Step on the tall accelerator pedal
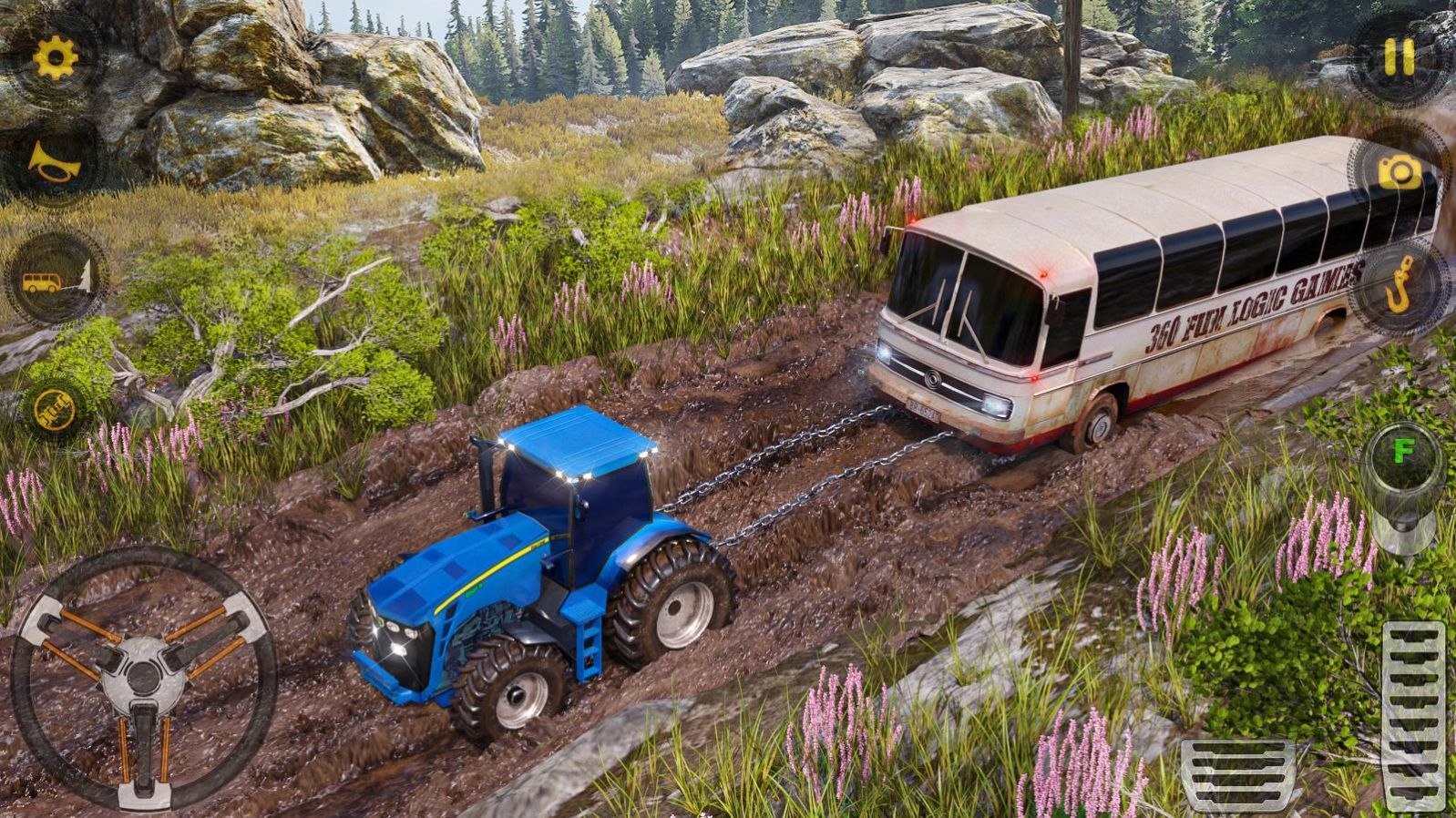This screenshot has height=818, width=1456. [1413, 715]
